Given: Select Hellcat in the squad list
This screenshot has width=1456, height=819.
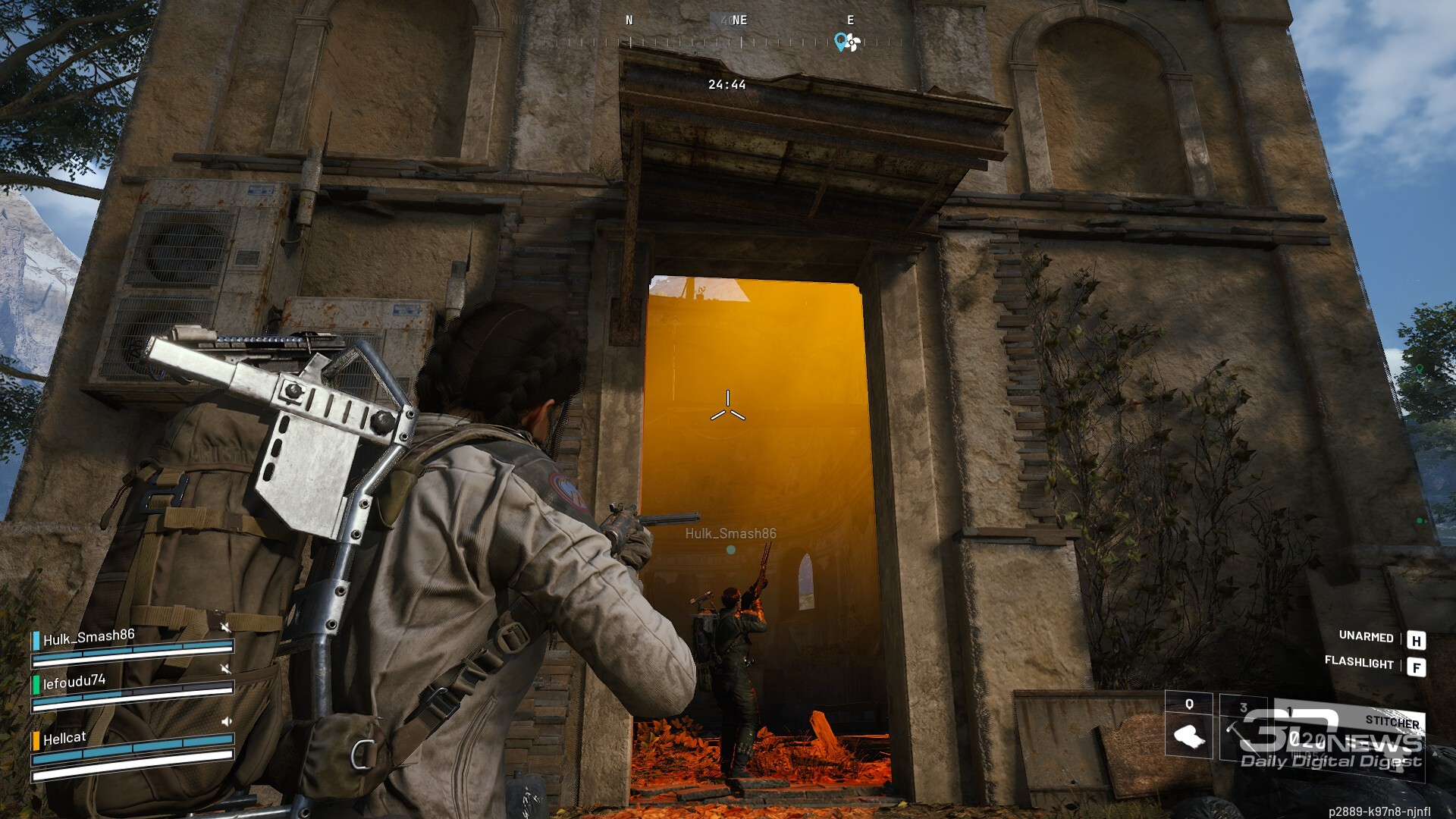Looking at the screenshot, I should (x=64, y=739).
